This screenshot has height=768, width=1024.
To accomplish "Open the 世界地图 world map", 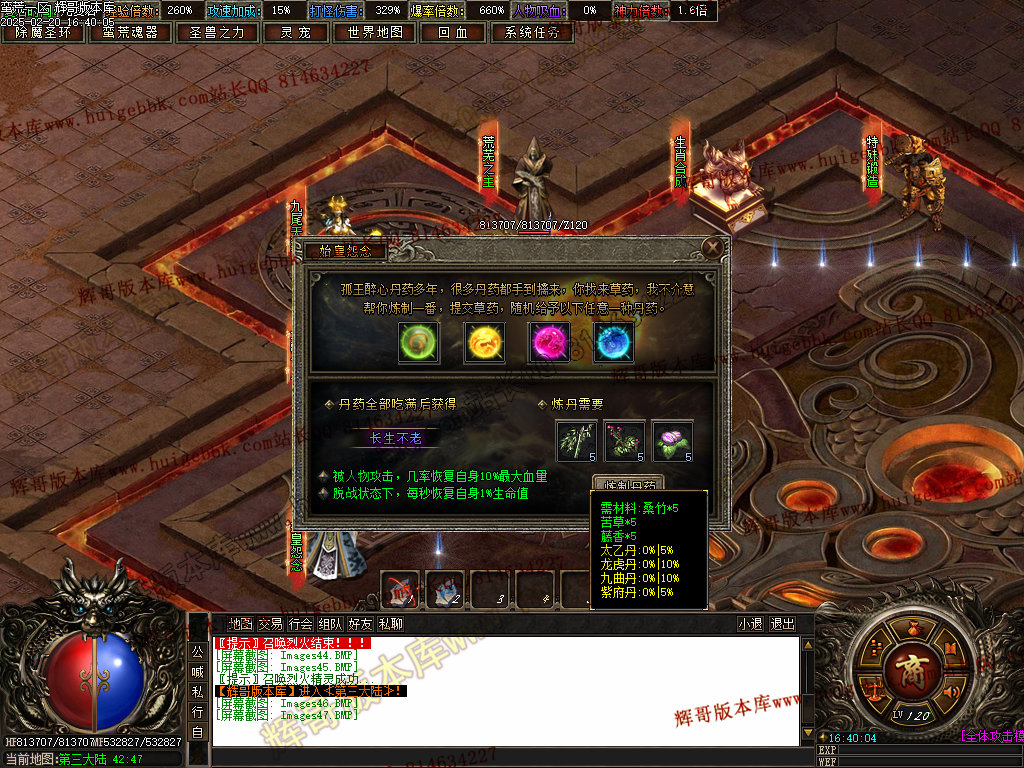I will click(375, 32).
